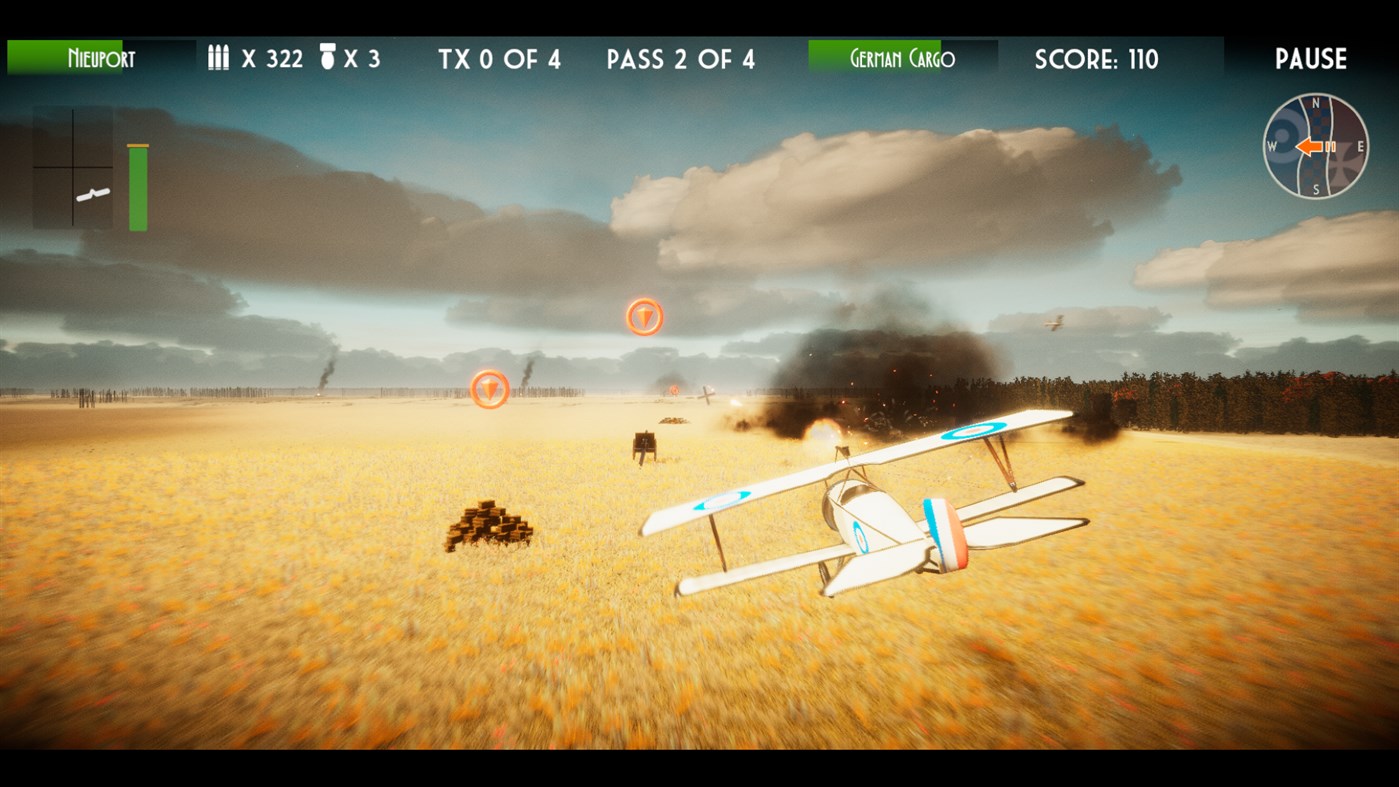1399x787 pixels.
Task: Click the pause symbol inside the compass
Action: point(1330,147)
